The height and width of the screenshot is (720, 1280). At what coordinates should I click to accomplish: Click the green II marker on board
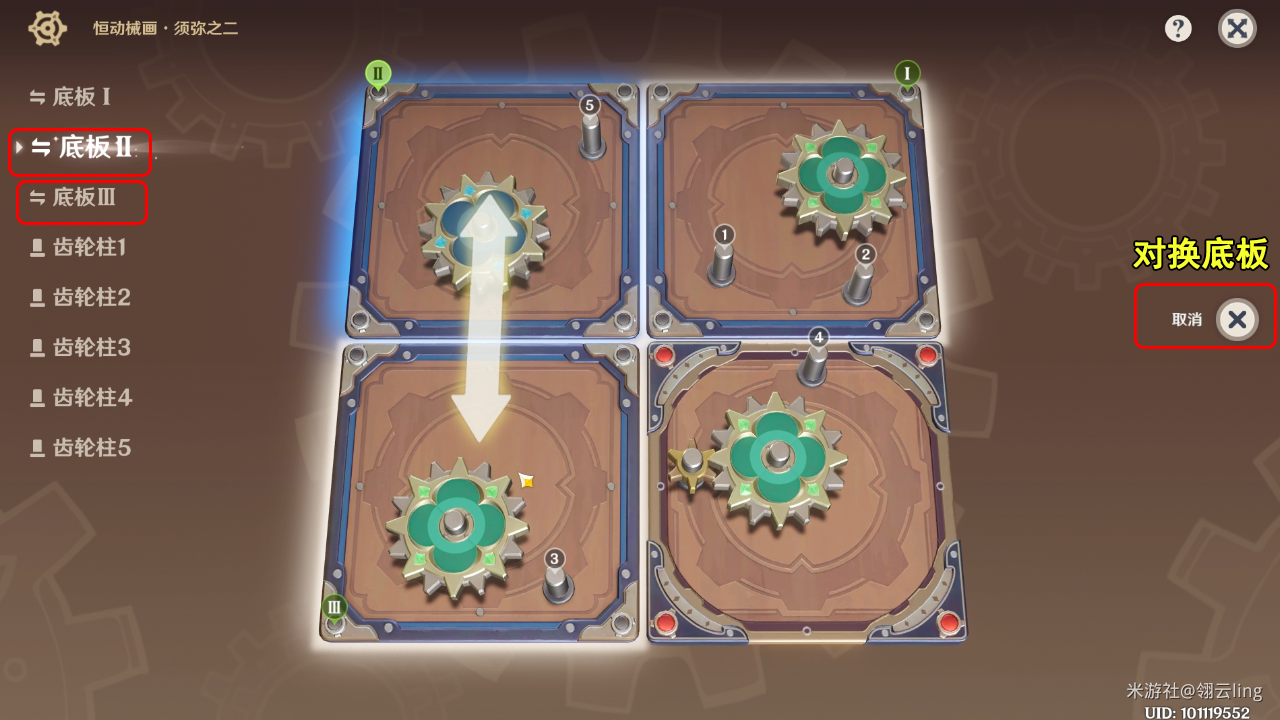(378, 73)
